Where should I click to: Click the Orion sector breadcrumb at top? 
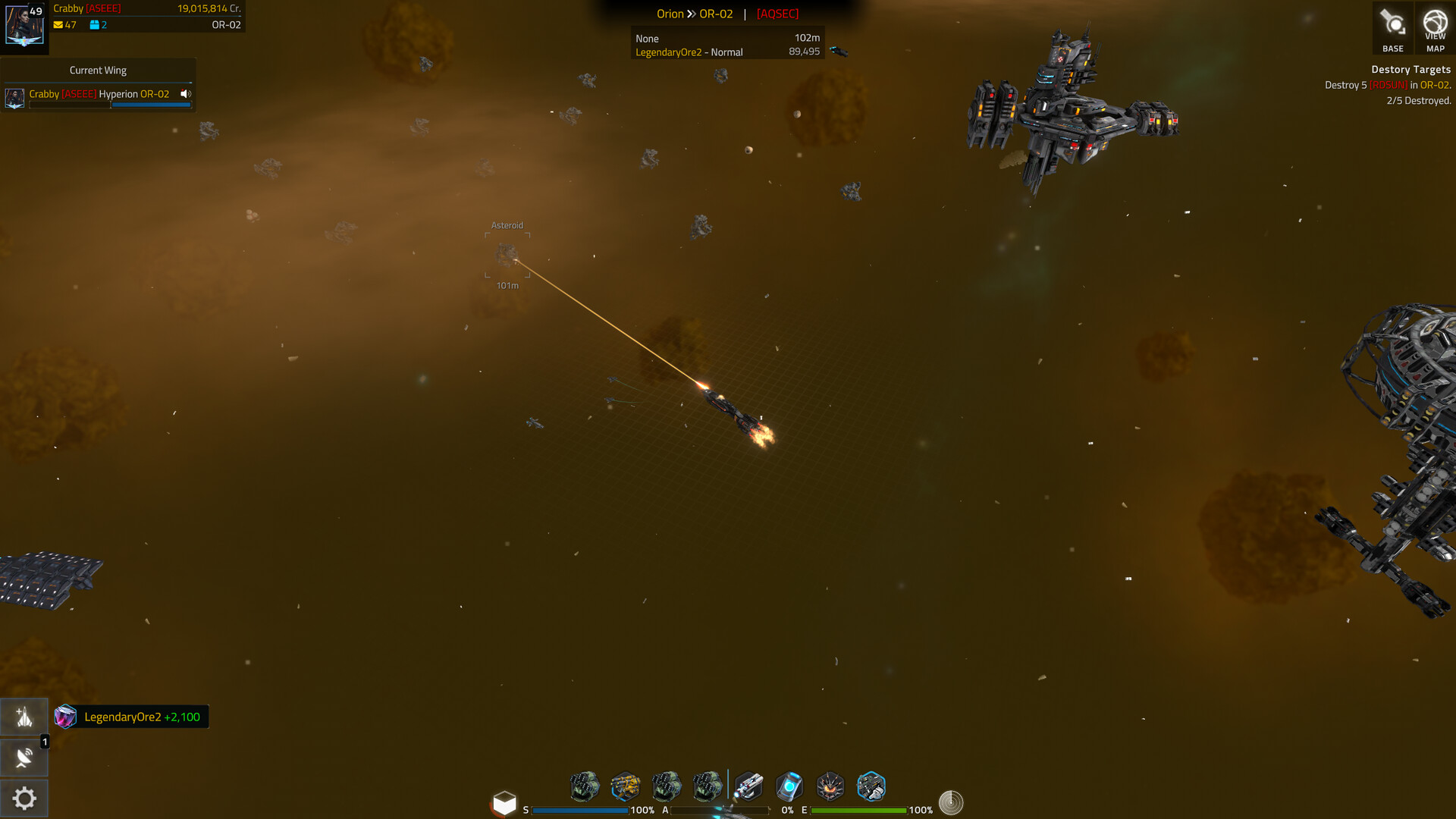tap(670, 14)
